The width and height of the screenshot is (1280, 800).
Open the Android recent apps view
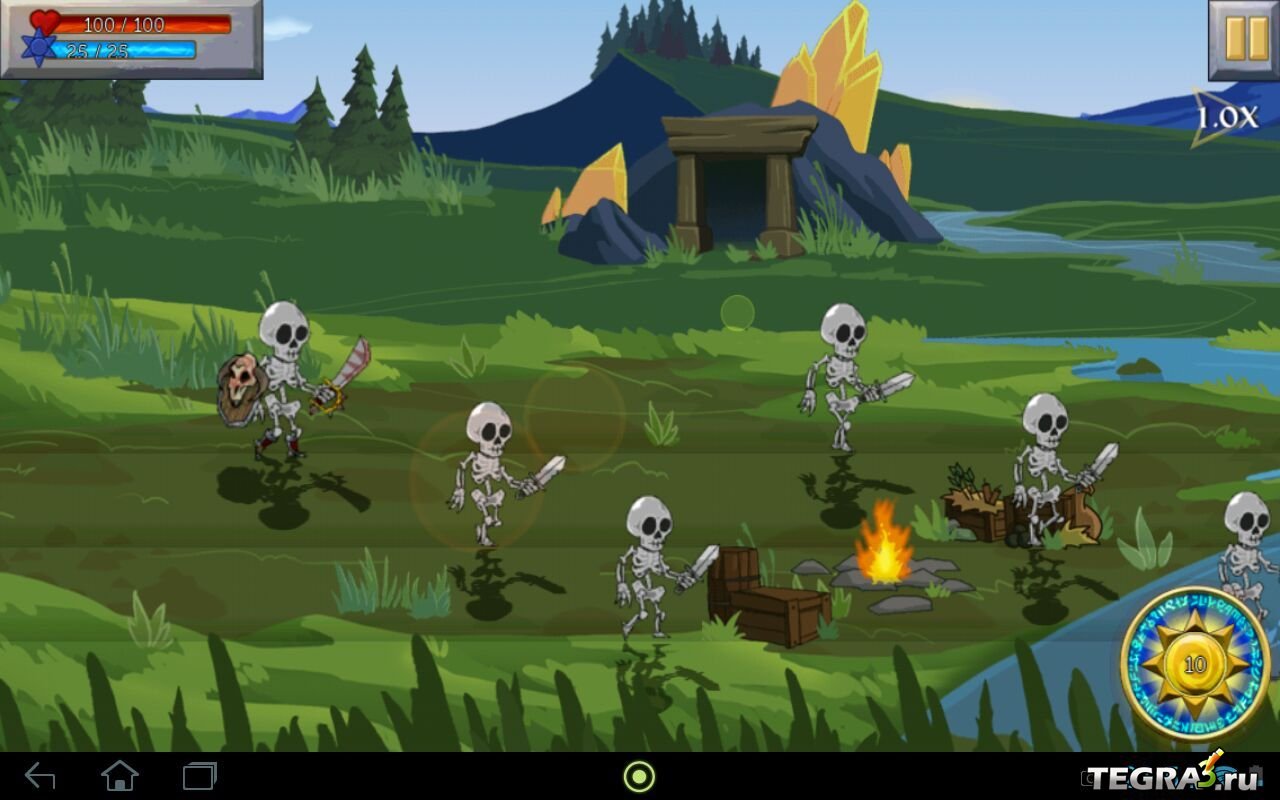click(x=199, y=776)
